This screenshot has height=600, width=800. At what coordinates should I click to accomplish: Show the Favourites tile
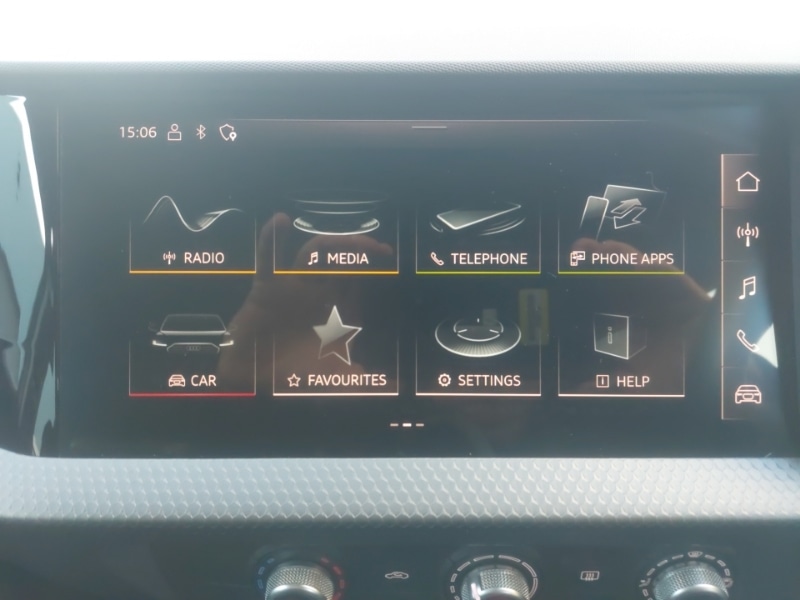tap(336, 357)
